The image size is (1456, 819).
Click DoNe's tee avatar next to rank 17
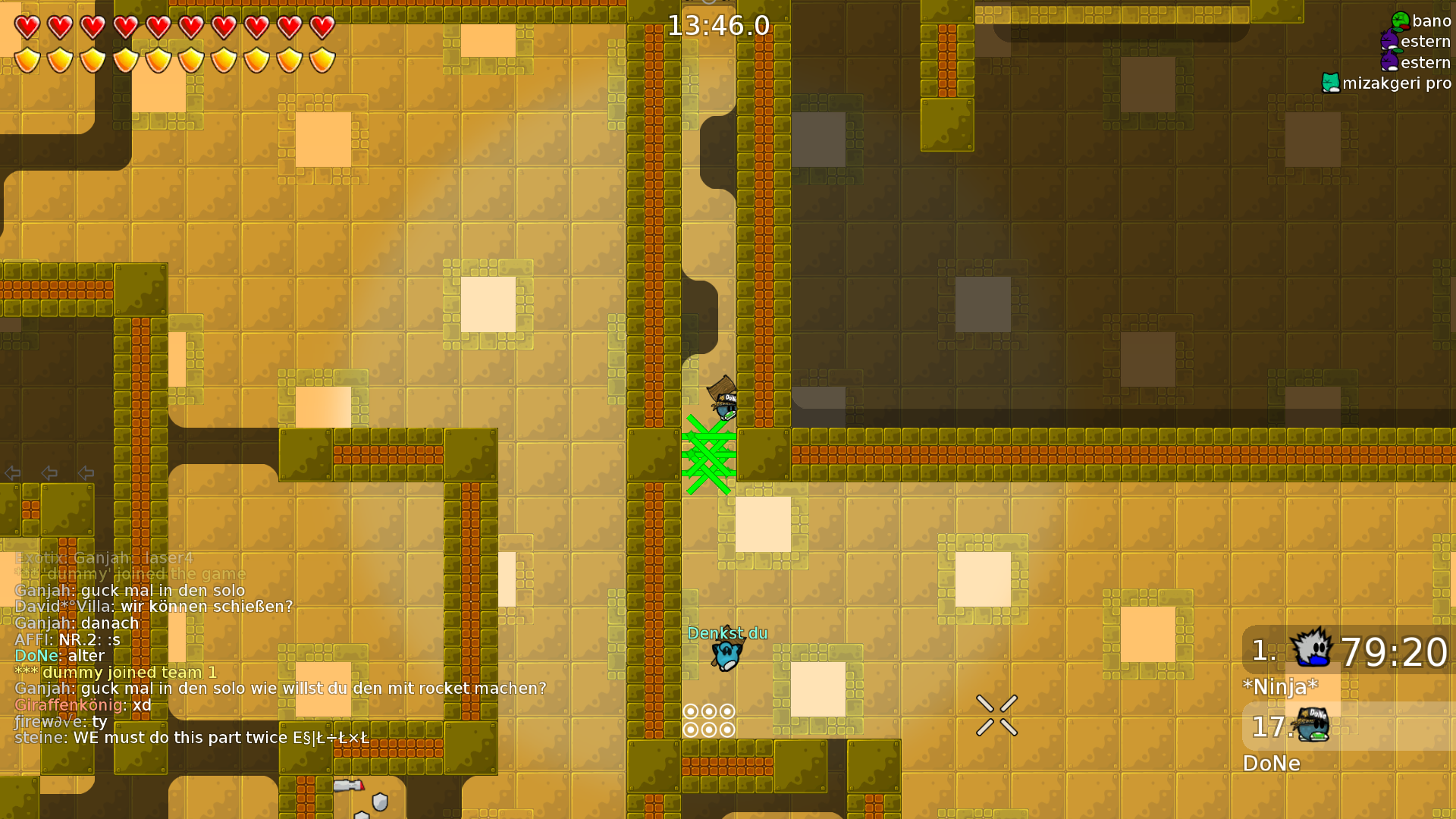1312,726
